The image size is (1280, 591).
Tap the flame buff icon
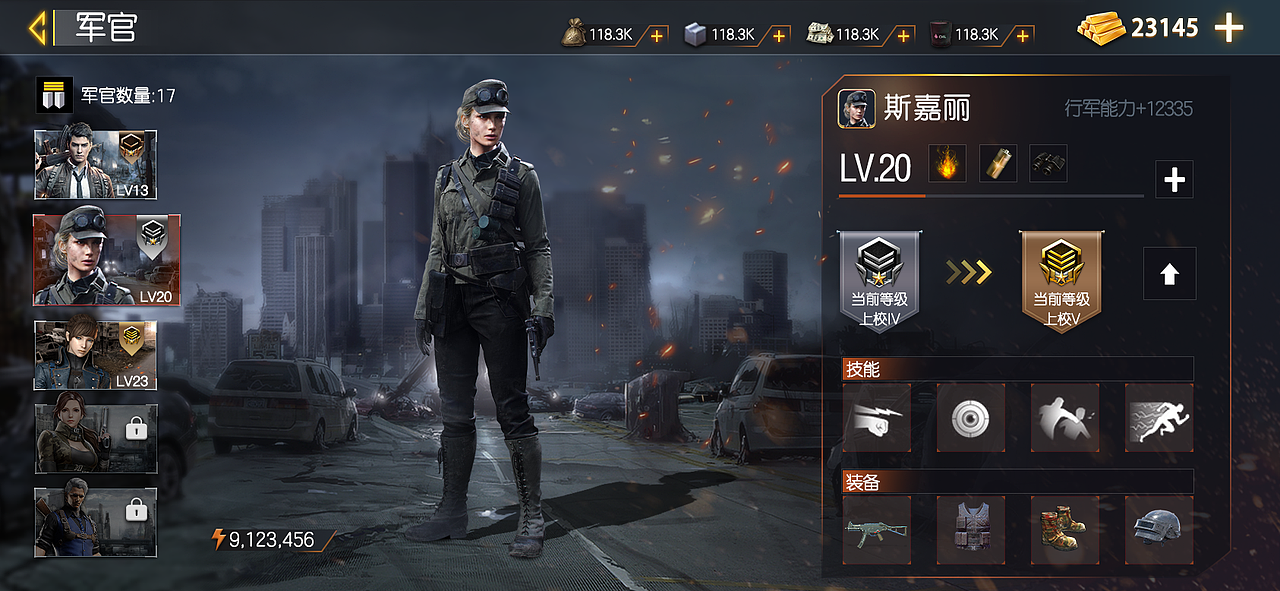coord(947,164)
